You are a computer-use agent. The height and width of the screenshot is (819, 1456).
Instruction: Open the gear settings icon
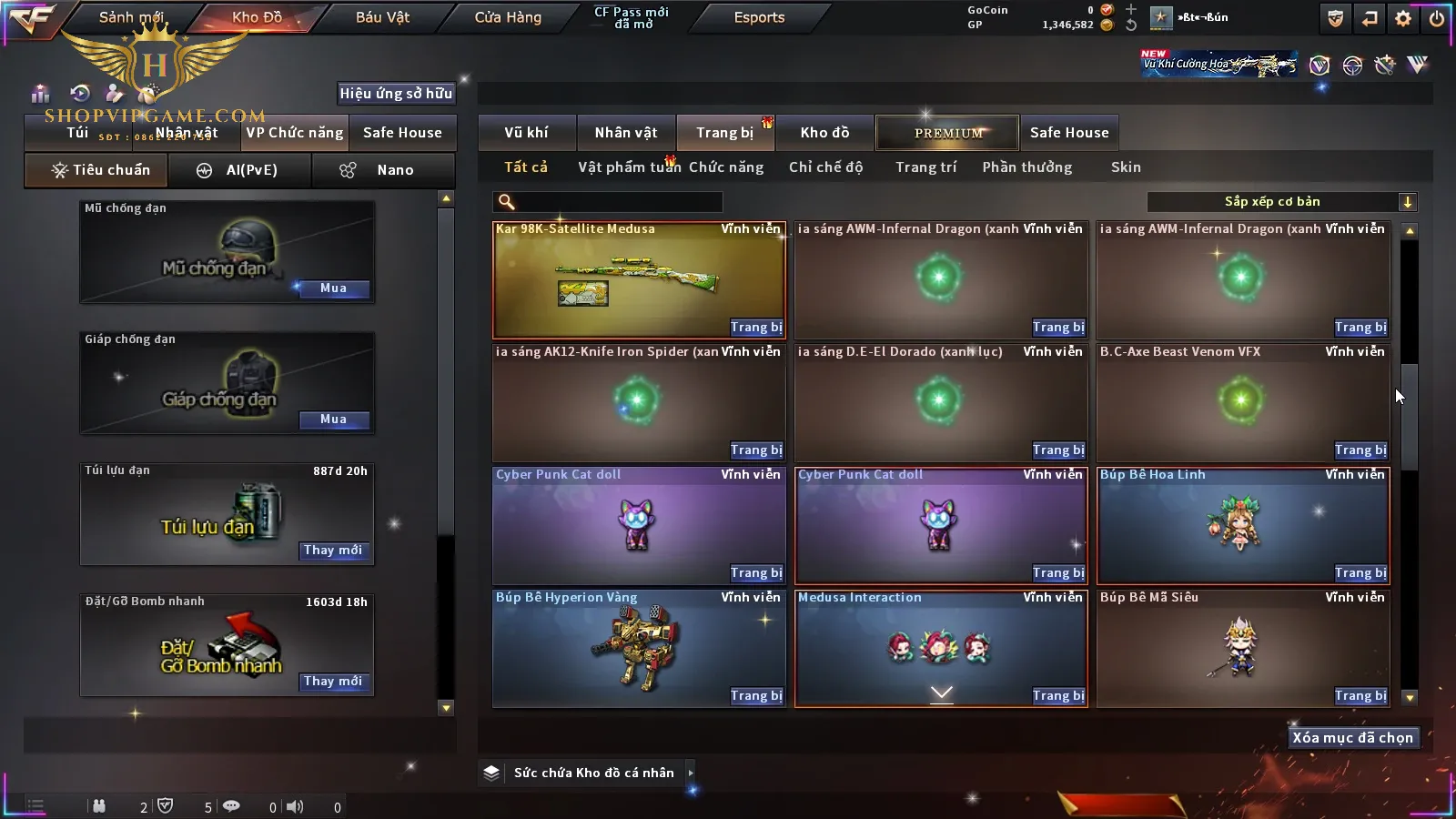[1403, 18]
